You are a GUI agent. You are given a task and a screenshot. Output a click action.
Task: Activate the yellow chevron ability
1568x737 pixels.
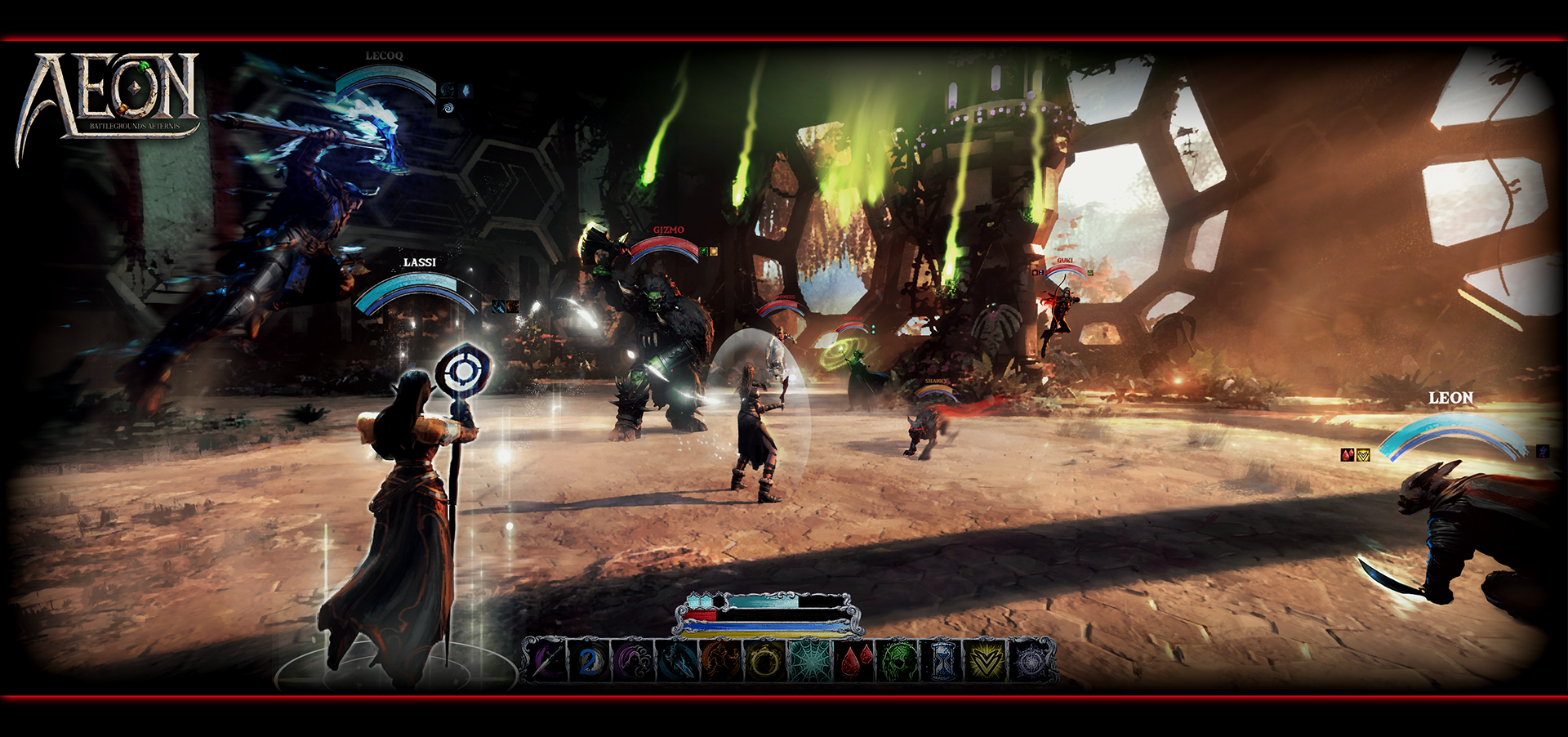(986, 660)
